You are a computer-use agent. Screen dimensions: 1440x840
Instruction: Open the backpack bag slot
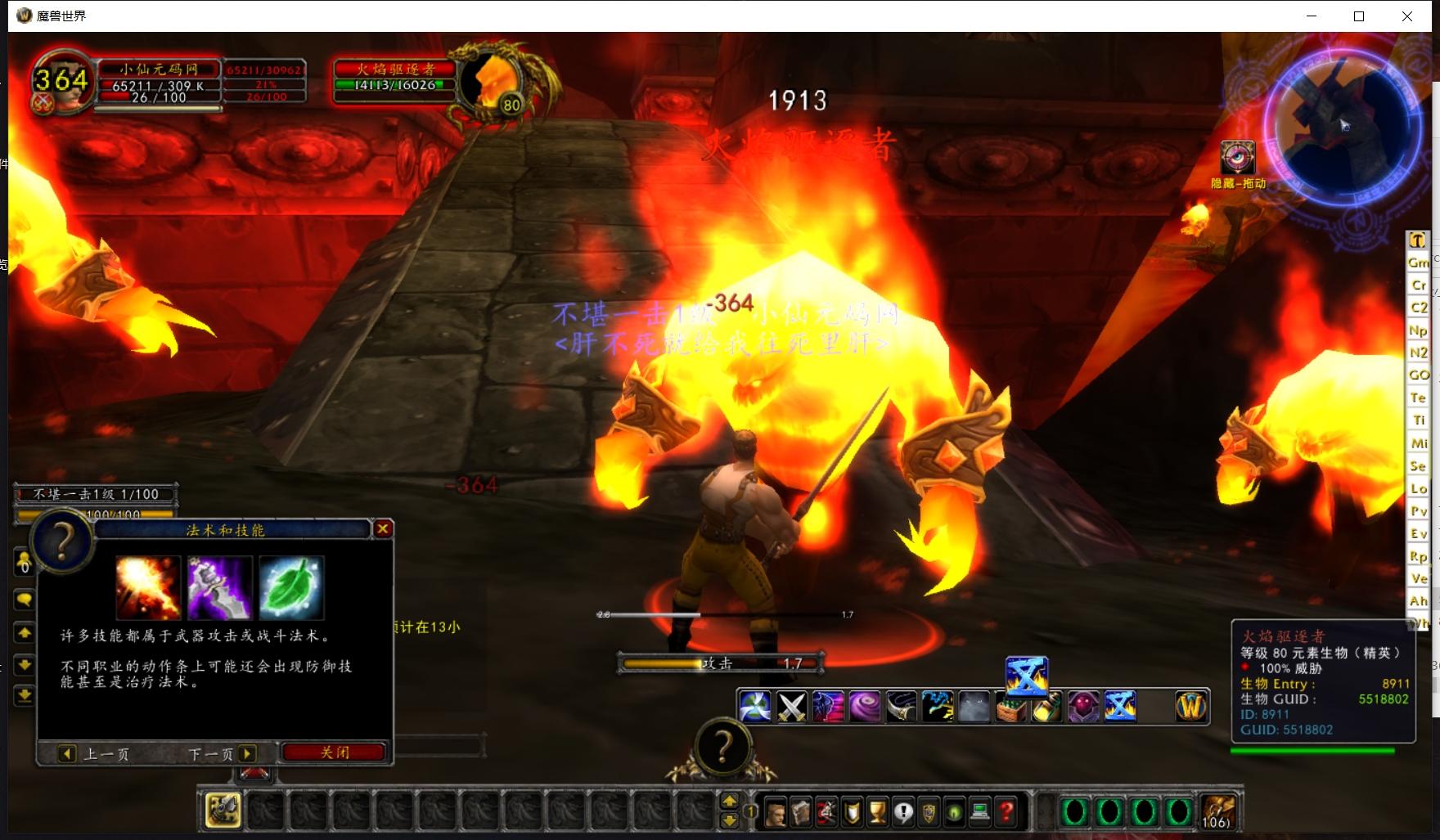pyautogui.click(x=1217, y=811)
